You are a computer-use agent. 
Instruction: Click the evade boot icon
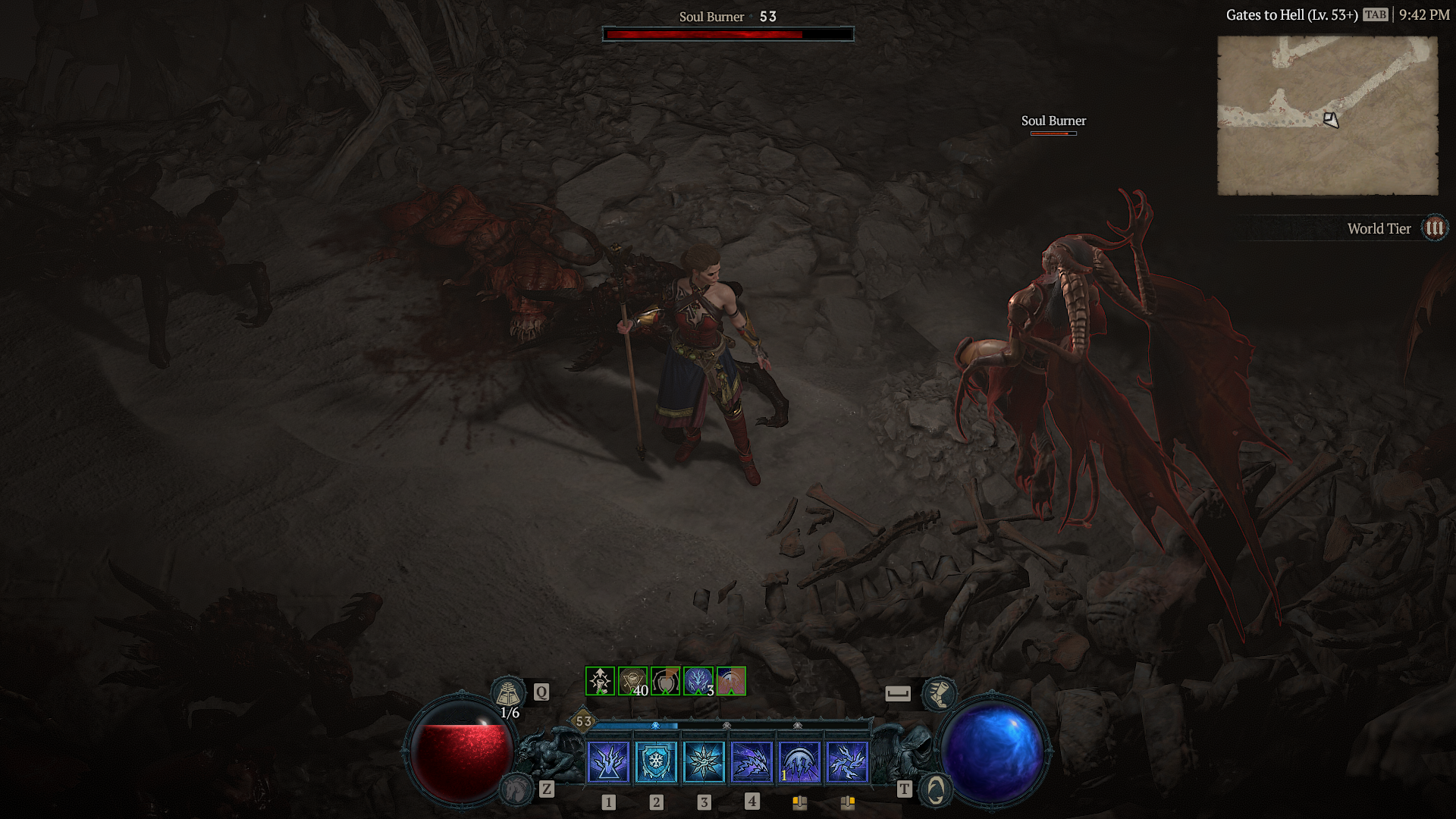[x=939, y=693]
